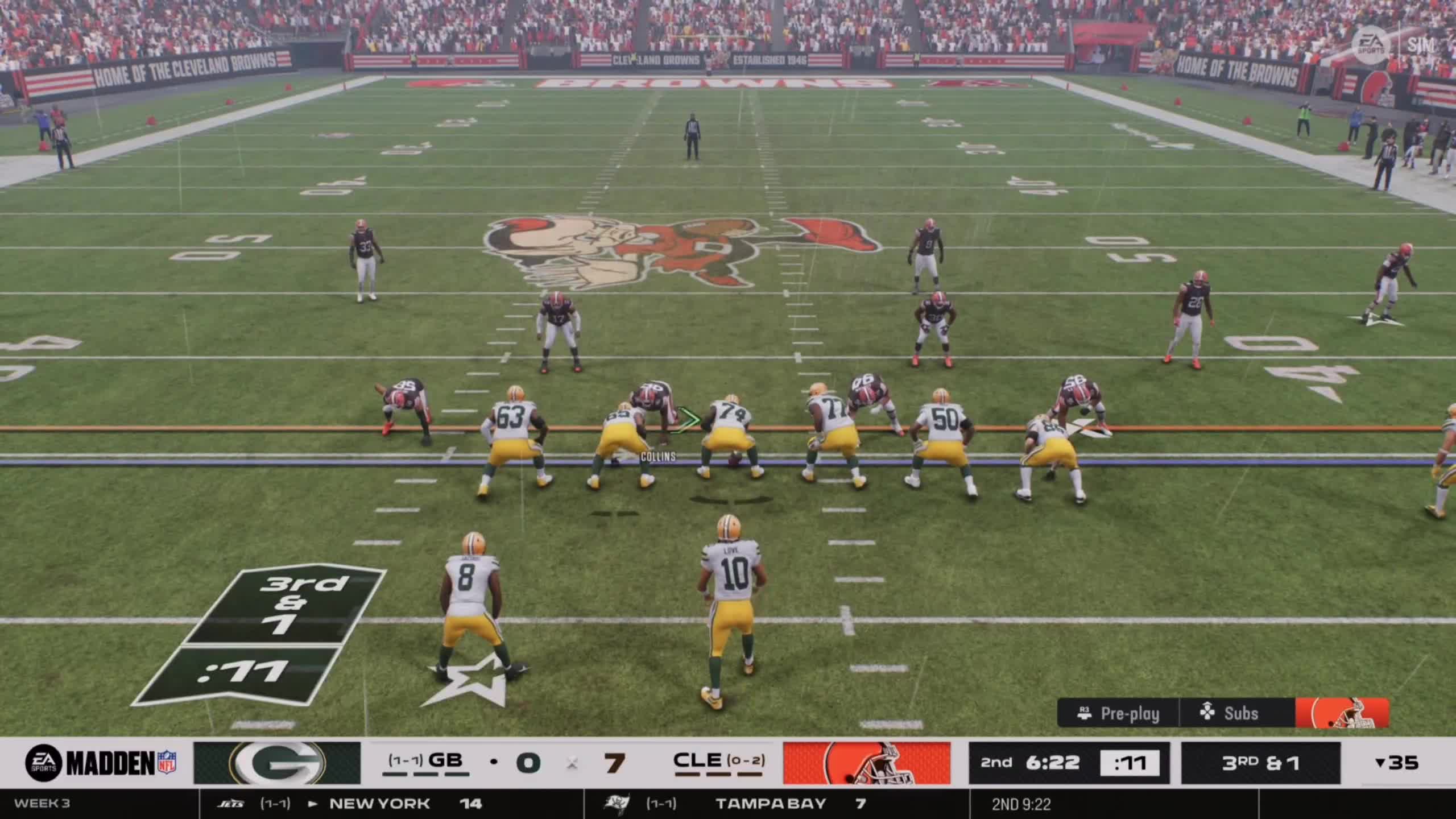The width and height of the screenshot is (1456, 819).
Task: Open the Subs substitution menu
Action: [1230, 713]
